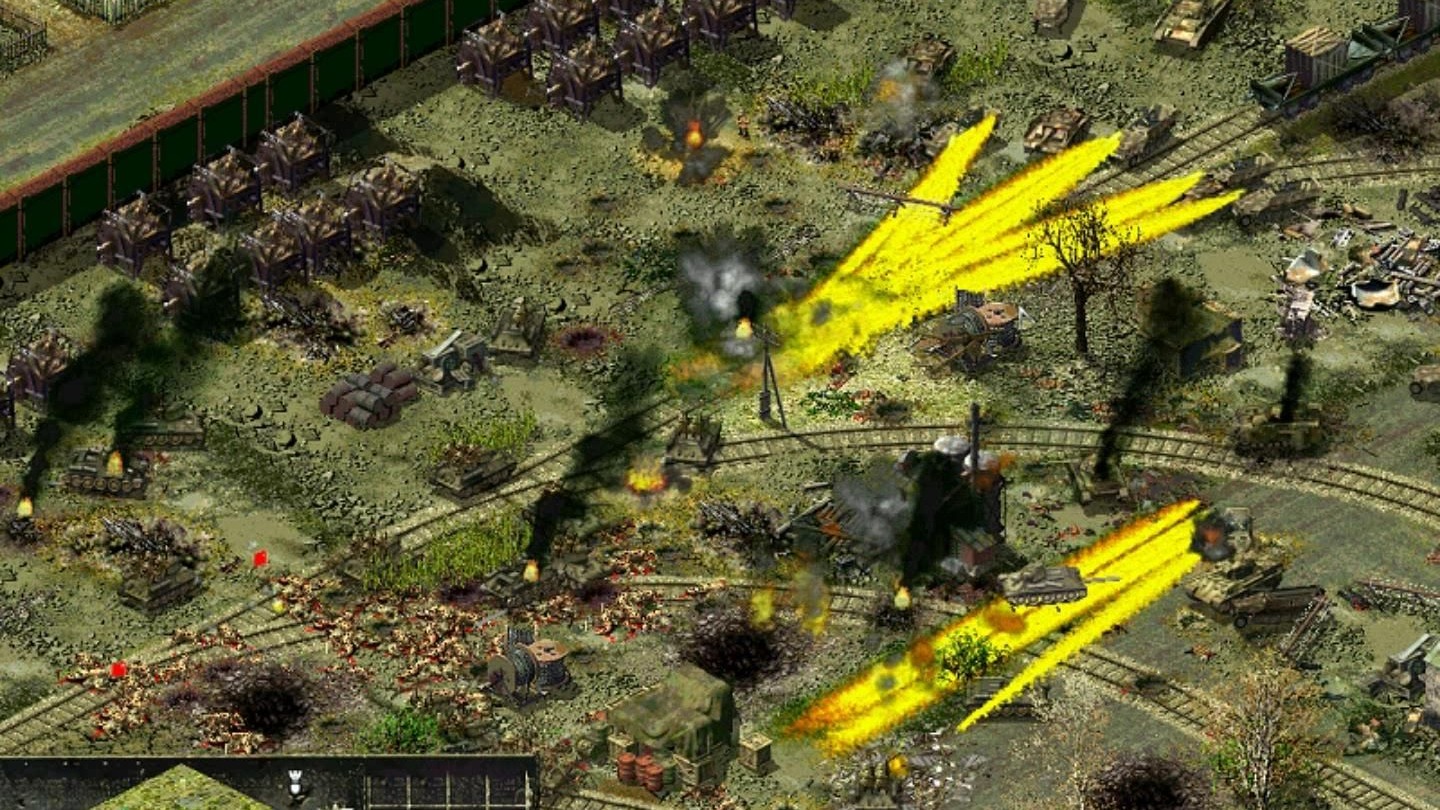Click the white icon beside the minimap

tap(294, 787)
